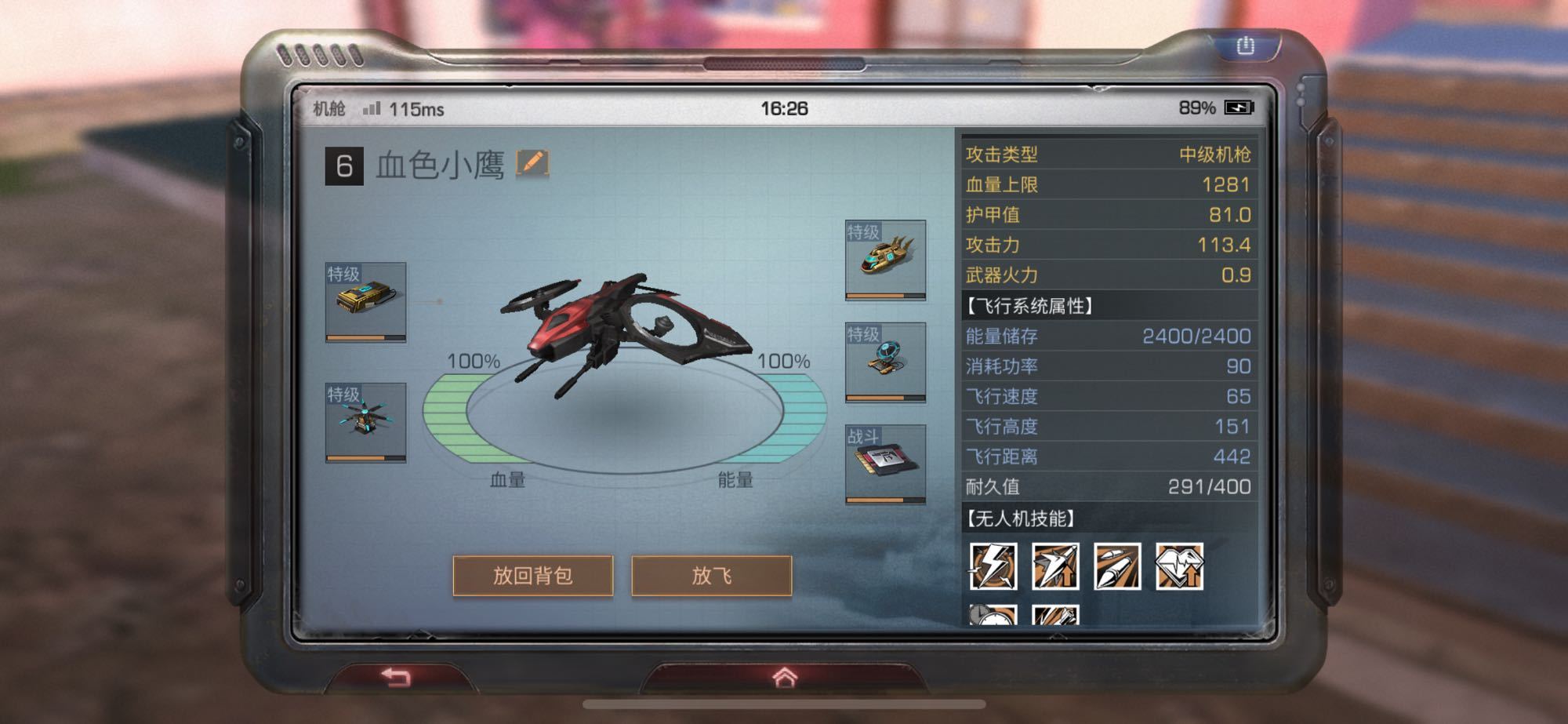Viewport: 1568px width, 724px height.
Task: Tap the clock stopwatch skill icon
Action: (993, 615)
